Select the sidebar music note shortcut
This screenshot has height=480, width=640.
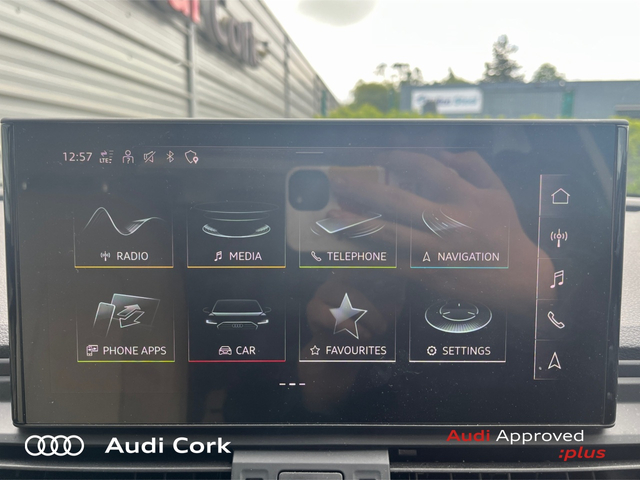click(x=557, y=279)
